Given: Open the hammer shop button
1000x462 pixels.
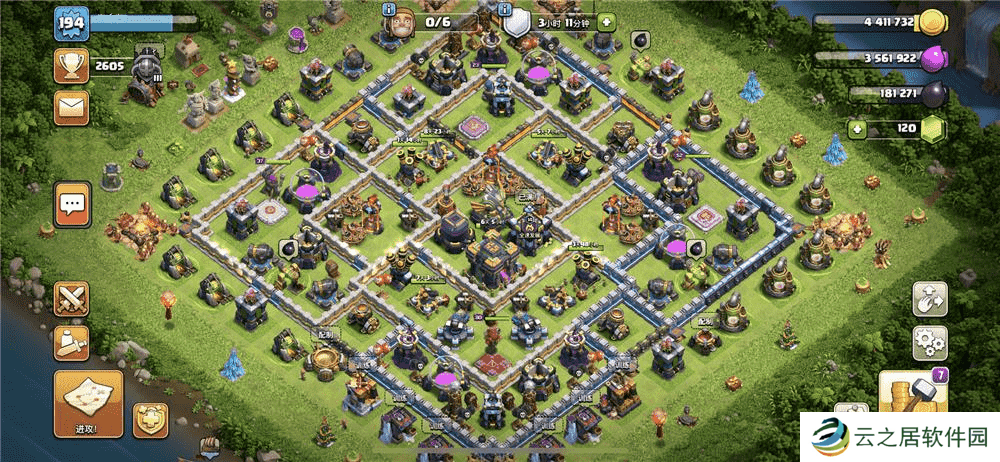Looking at the screenshot, I should [912, 393].
